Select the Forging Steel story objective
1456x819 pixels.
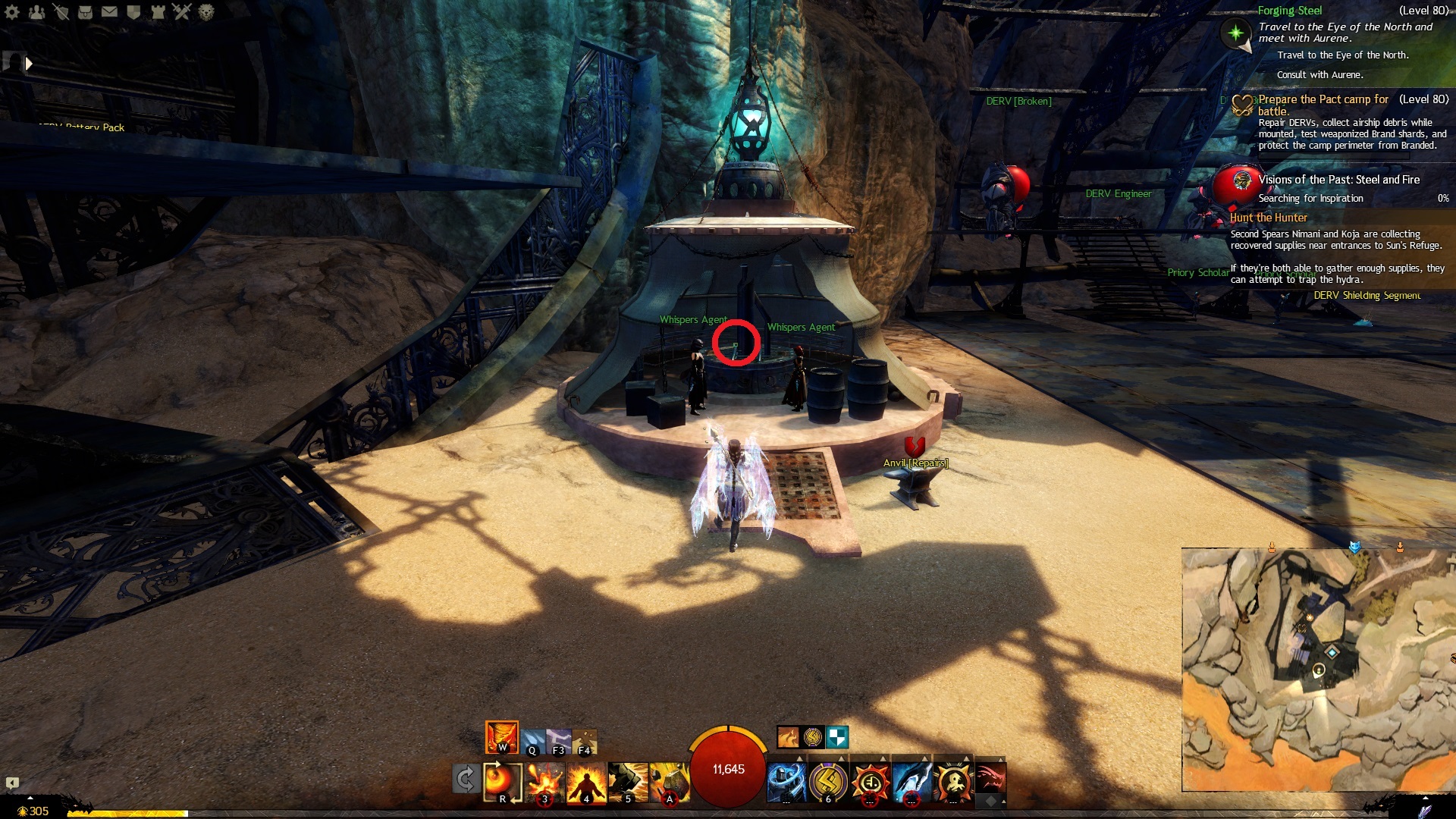coord(1290,11)
